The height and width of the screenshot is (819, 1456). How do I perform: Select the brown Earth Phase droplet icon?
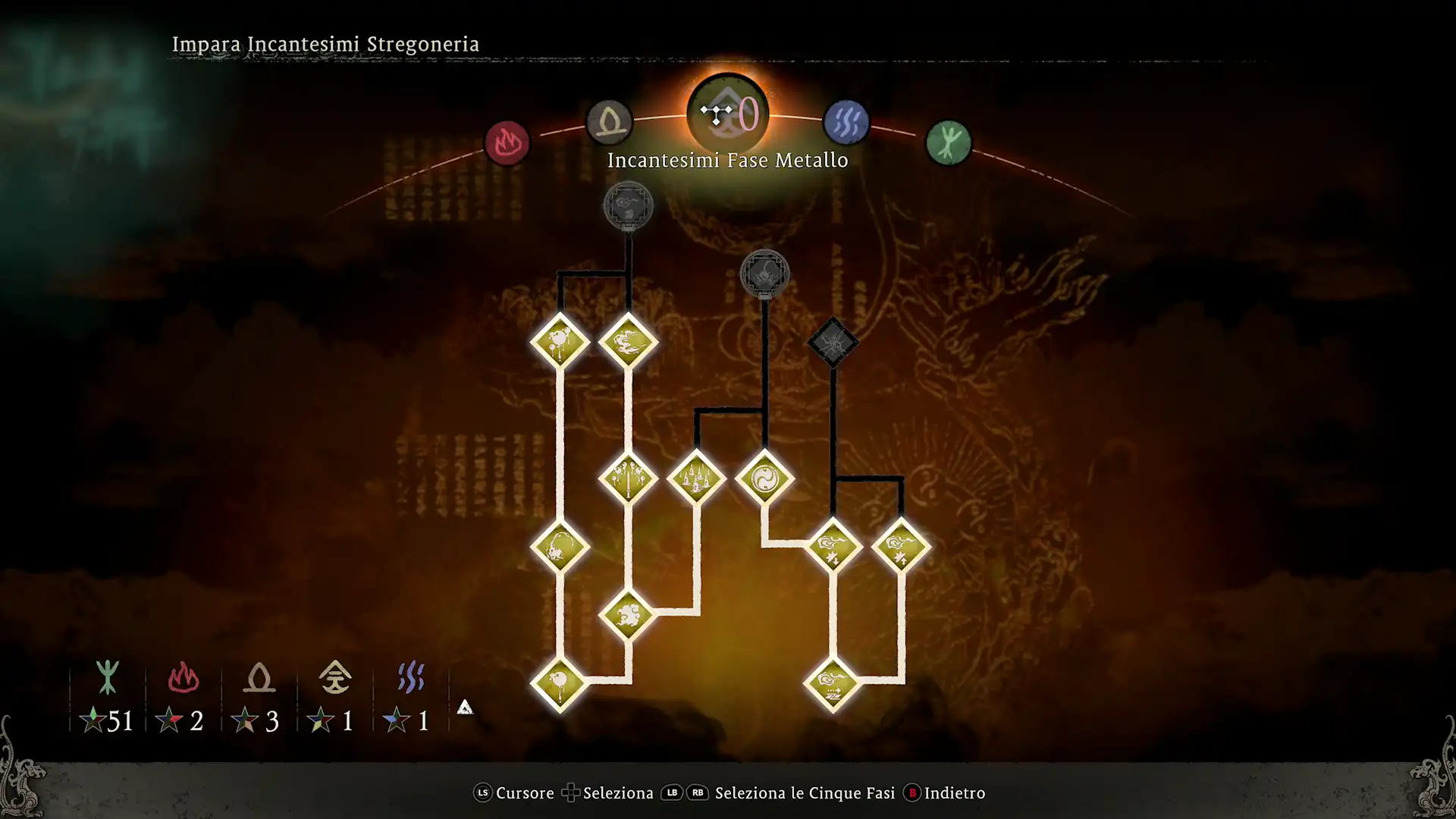click(x=610, y=121)
